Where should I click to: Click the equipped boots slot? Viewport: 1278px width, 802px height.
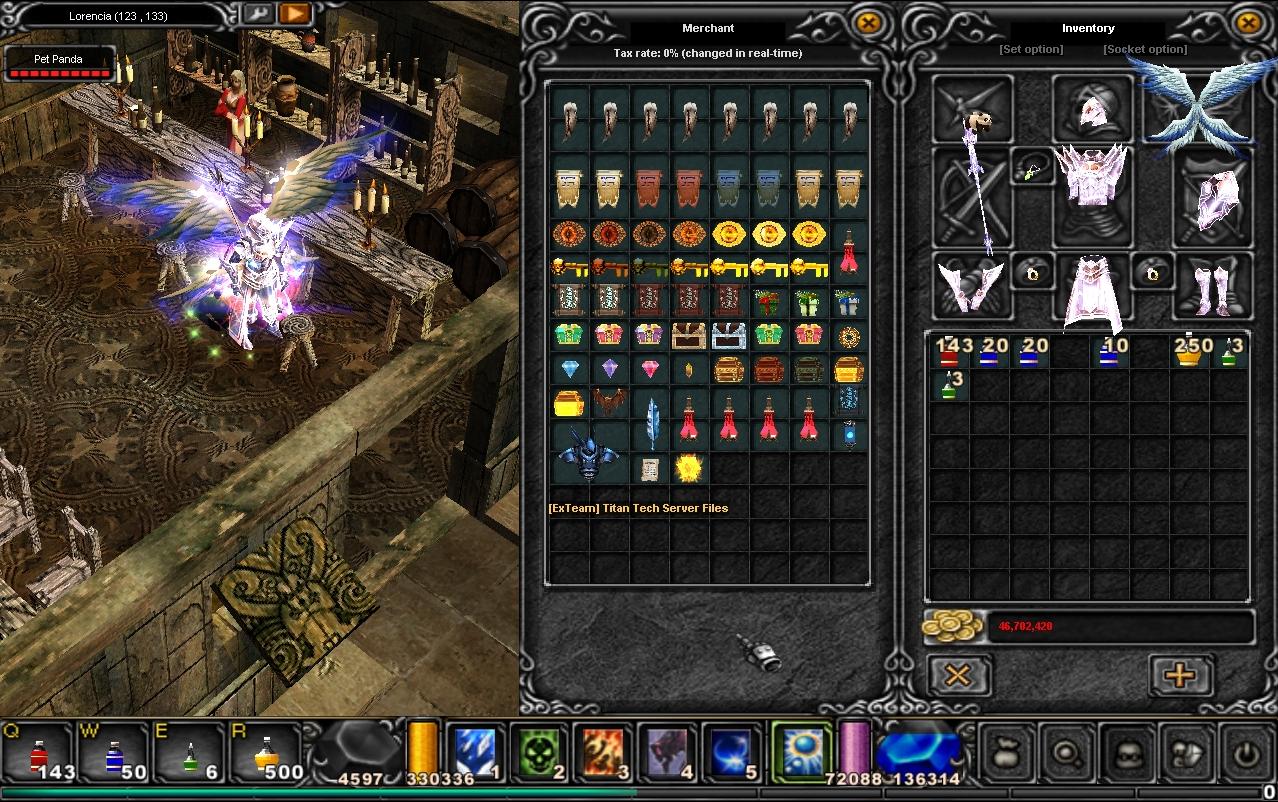point(1212,285)
